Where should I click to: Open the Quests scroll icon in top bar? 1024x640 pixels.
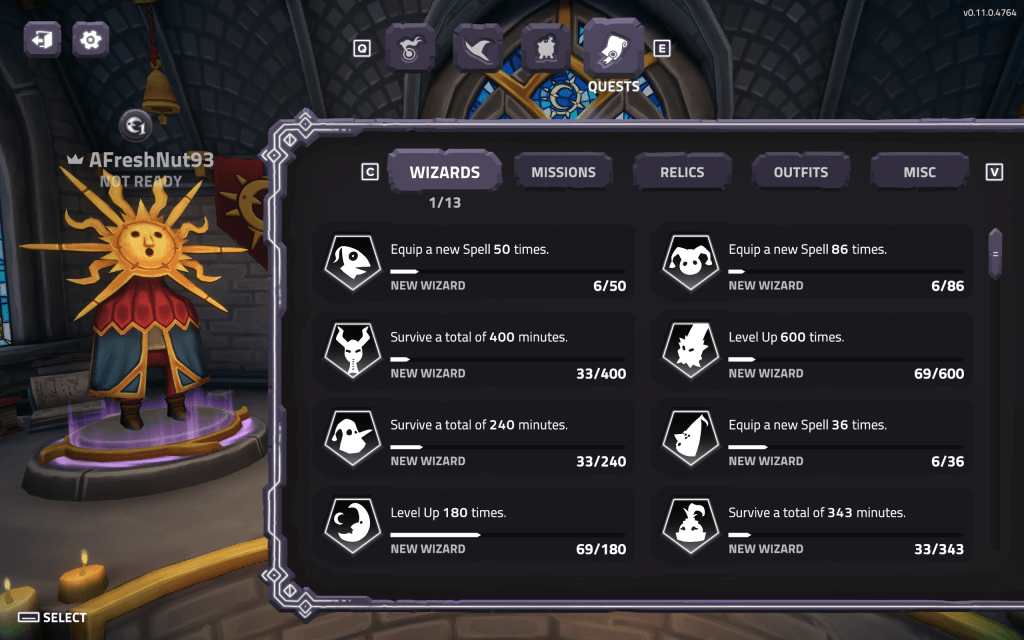613,46
